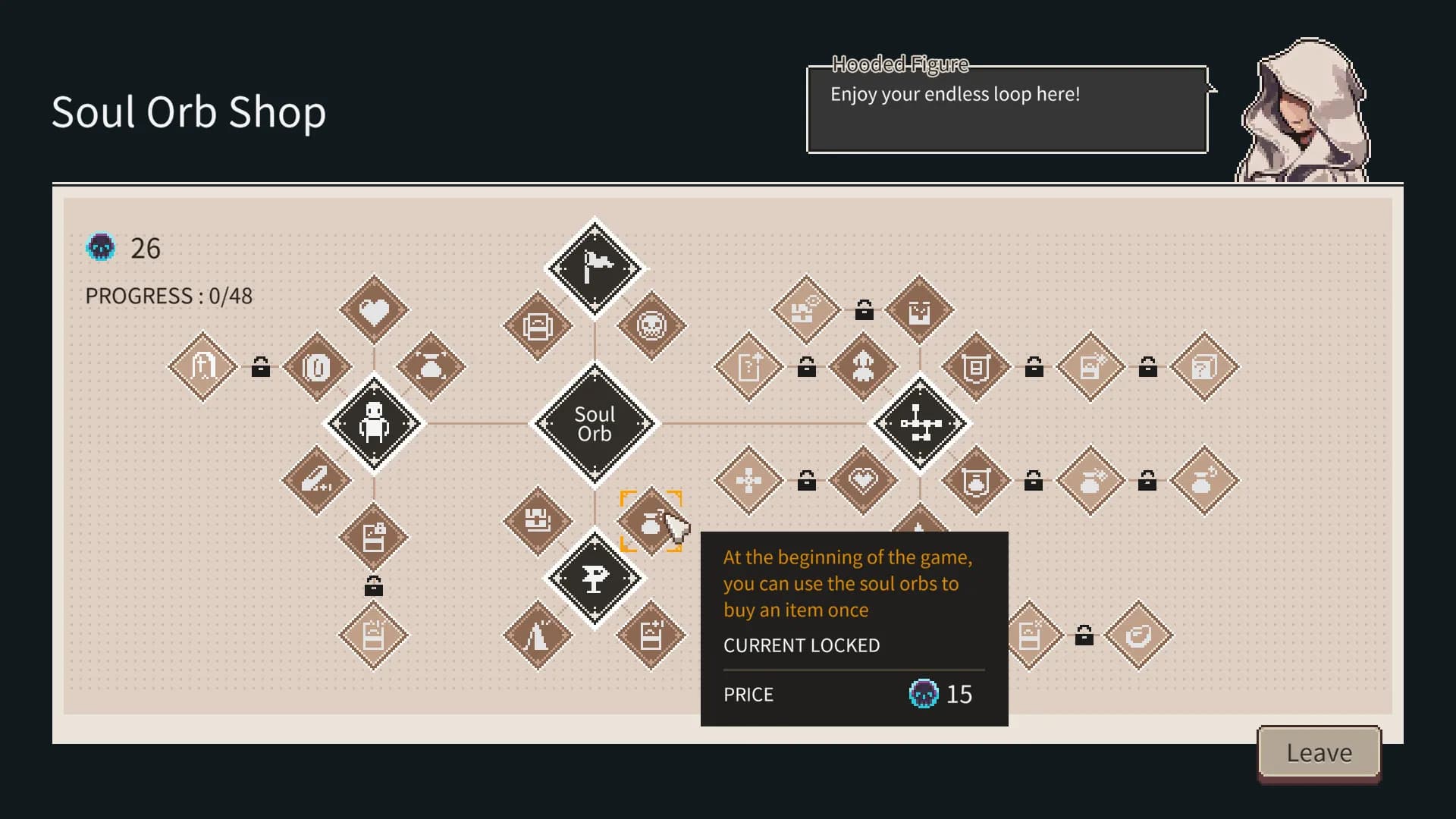1456x819 pixels.
Task: Select the roadway upgrade node
Action: click(x=538, y=635)
